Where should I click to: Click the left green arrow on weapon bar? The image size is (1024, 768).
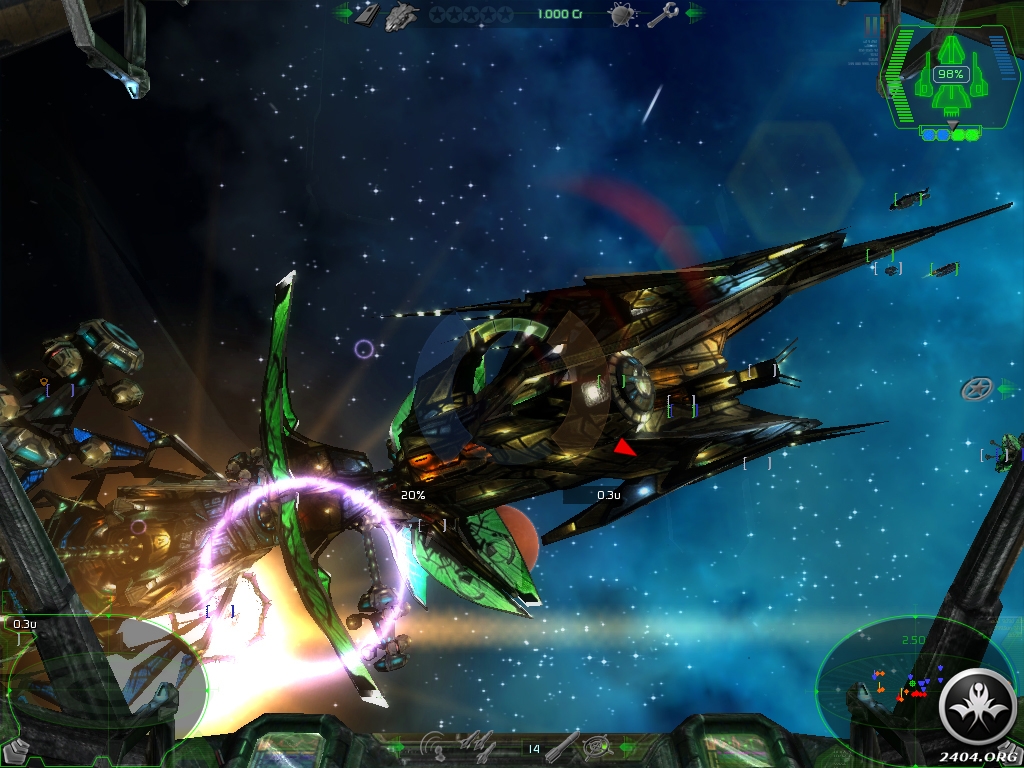click(395, 745)
